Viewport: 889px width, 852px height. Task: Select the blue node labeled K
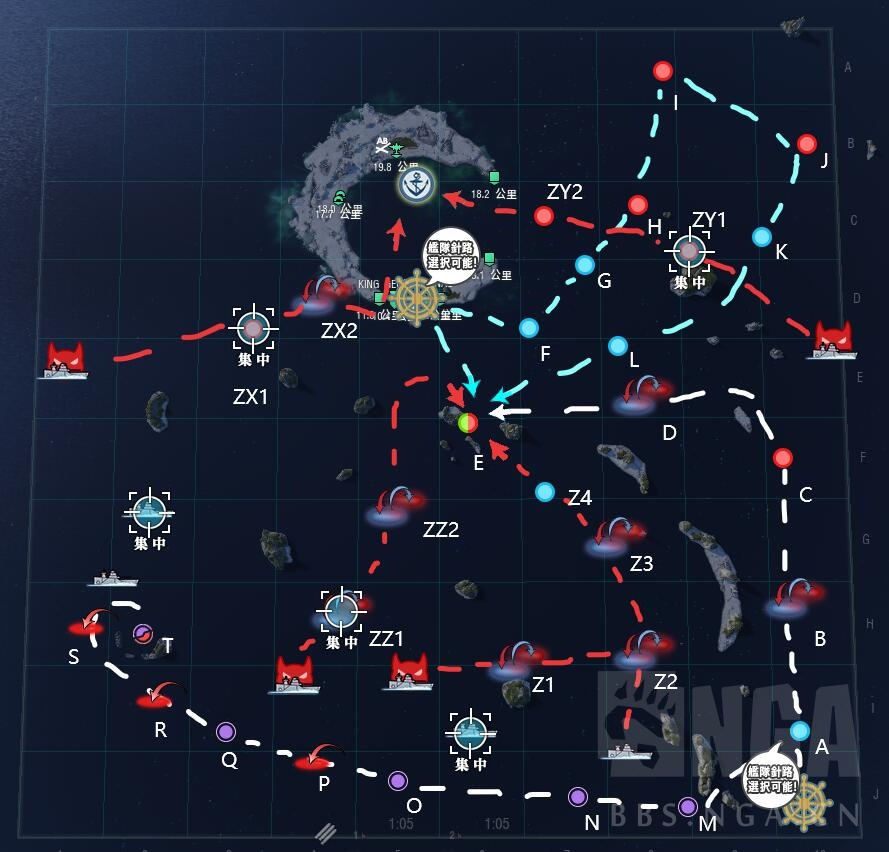point(761,237)
